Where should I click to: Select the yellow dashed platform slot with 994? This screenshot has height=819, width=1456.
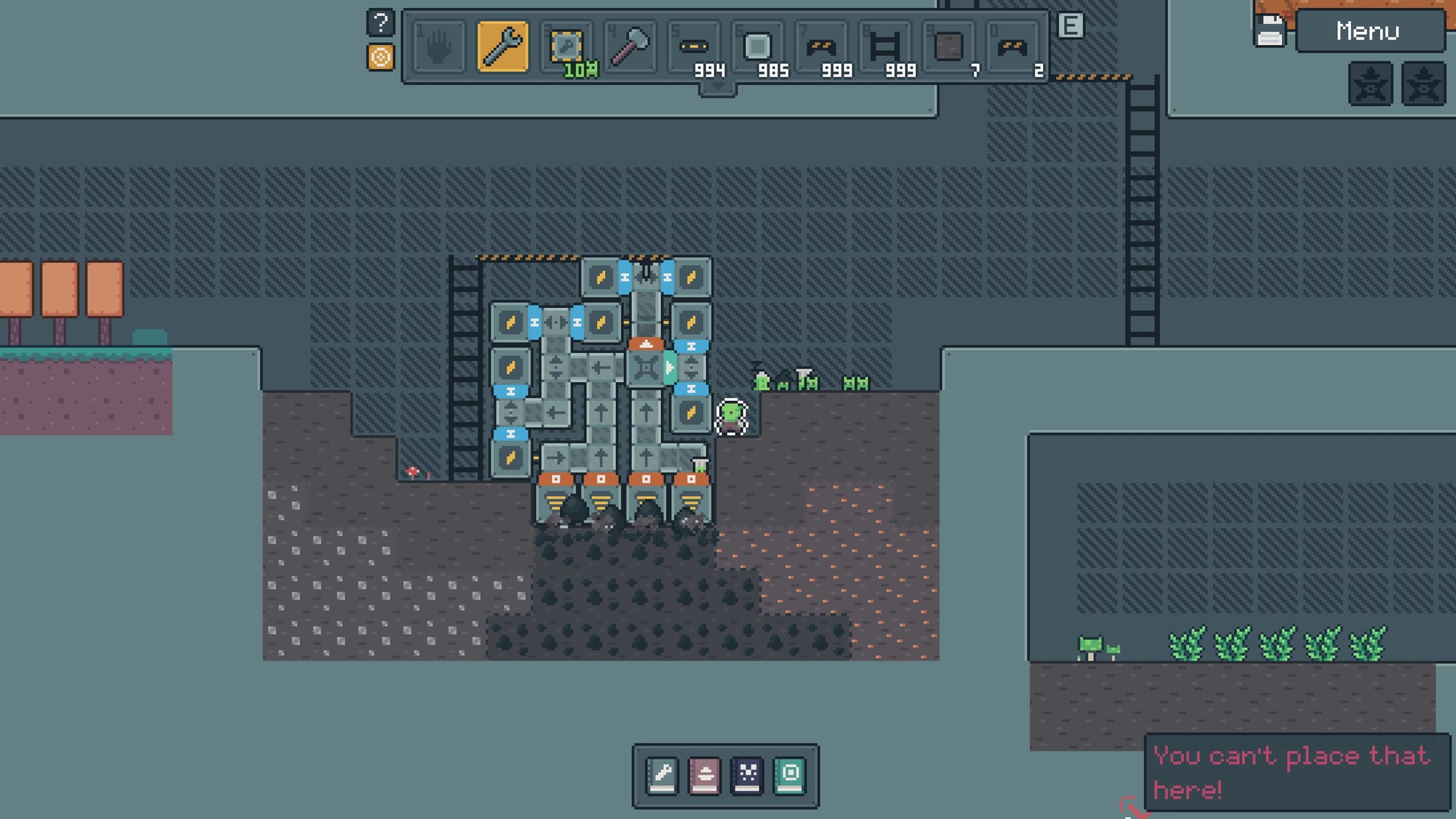click(694, 47)
